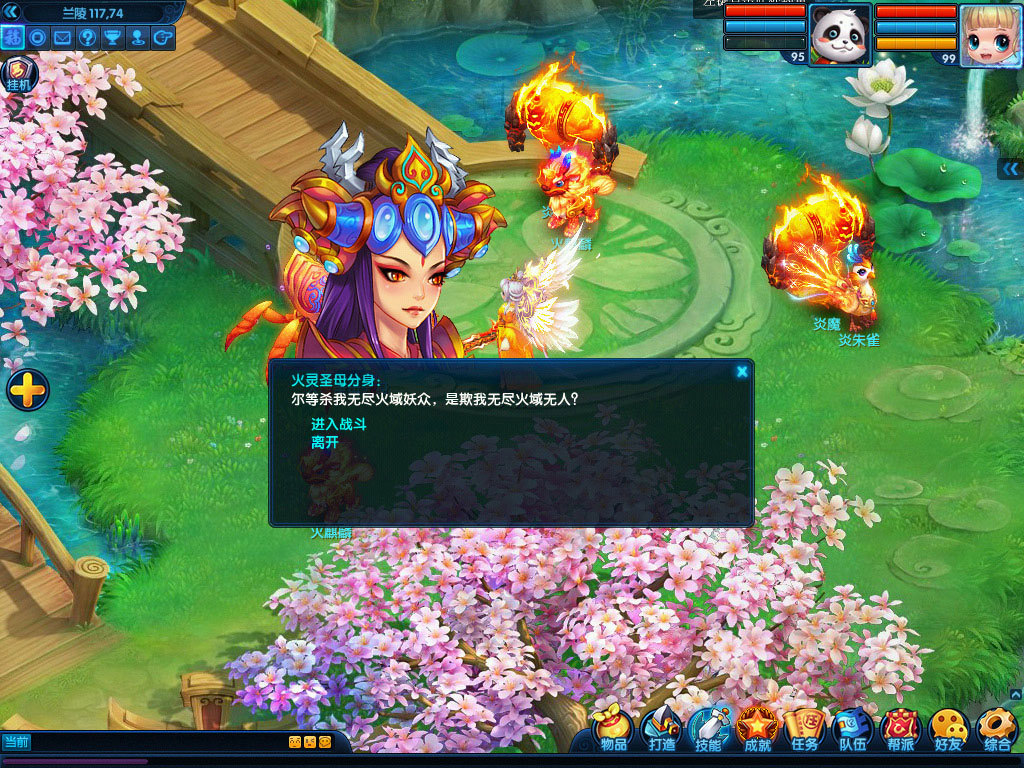Open the mail envelope icon
Viewport: 1024px width, 768px height.
(62, 38)
